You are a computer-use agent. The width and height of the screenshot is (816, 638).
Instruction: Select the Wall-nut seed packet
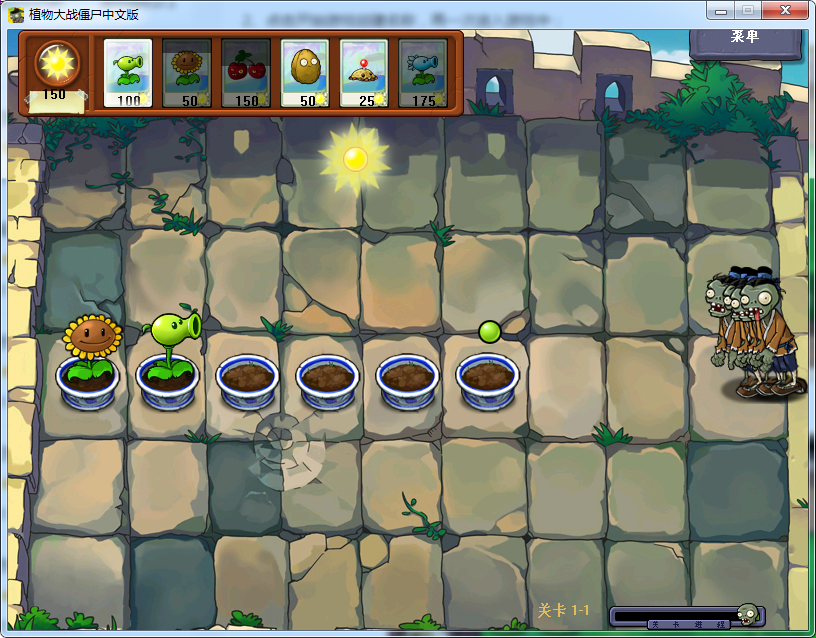click(x=305, y=72)
